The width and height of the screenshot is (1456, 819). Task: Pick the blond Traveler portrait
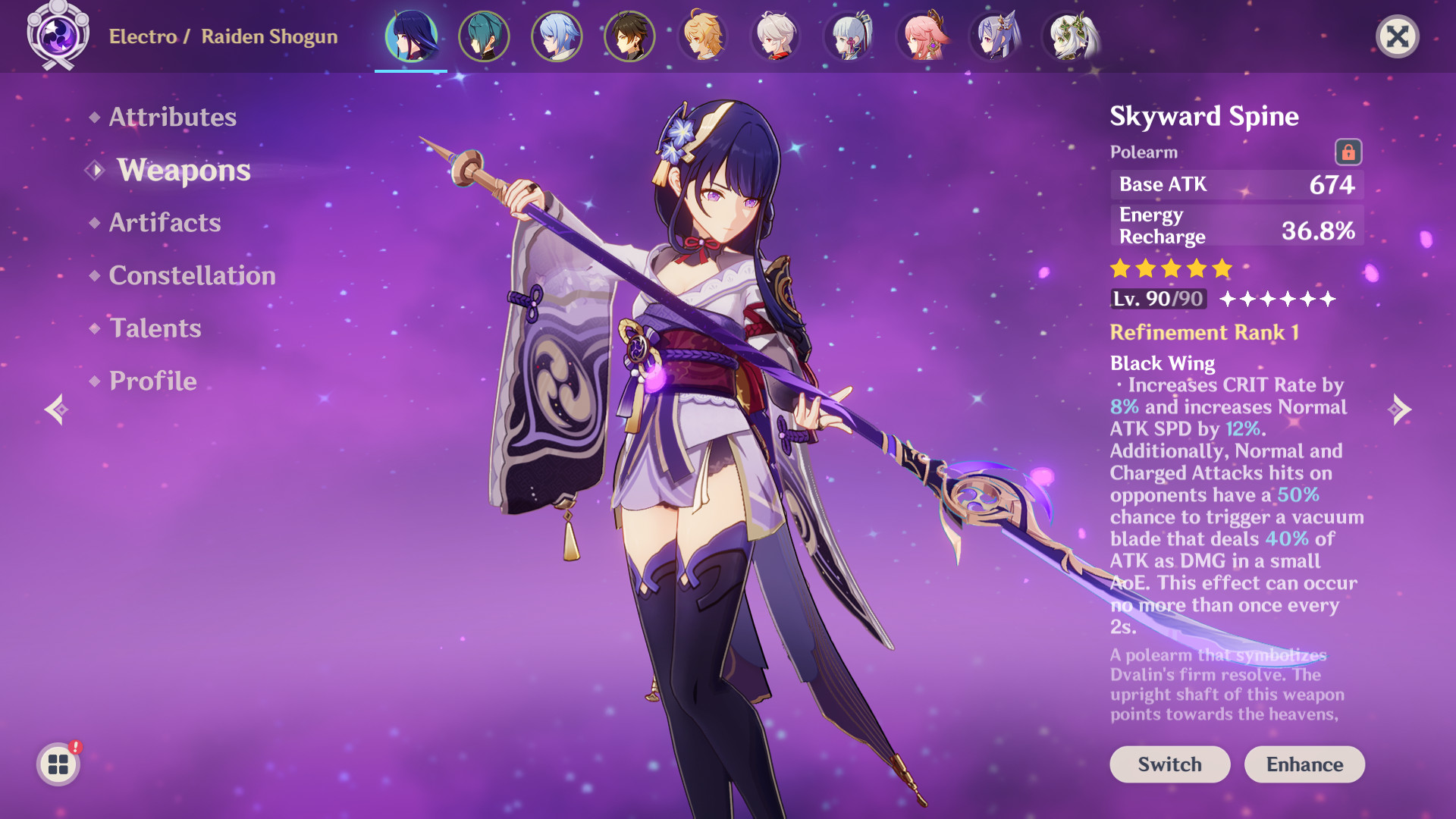coord(703,36)
